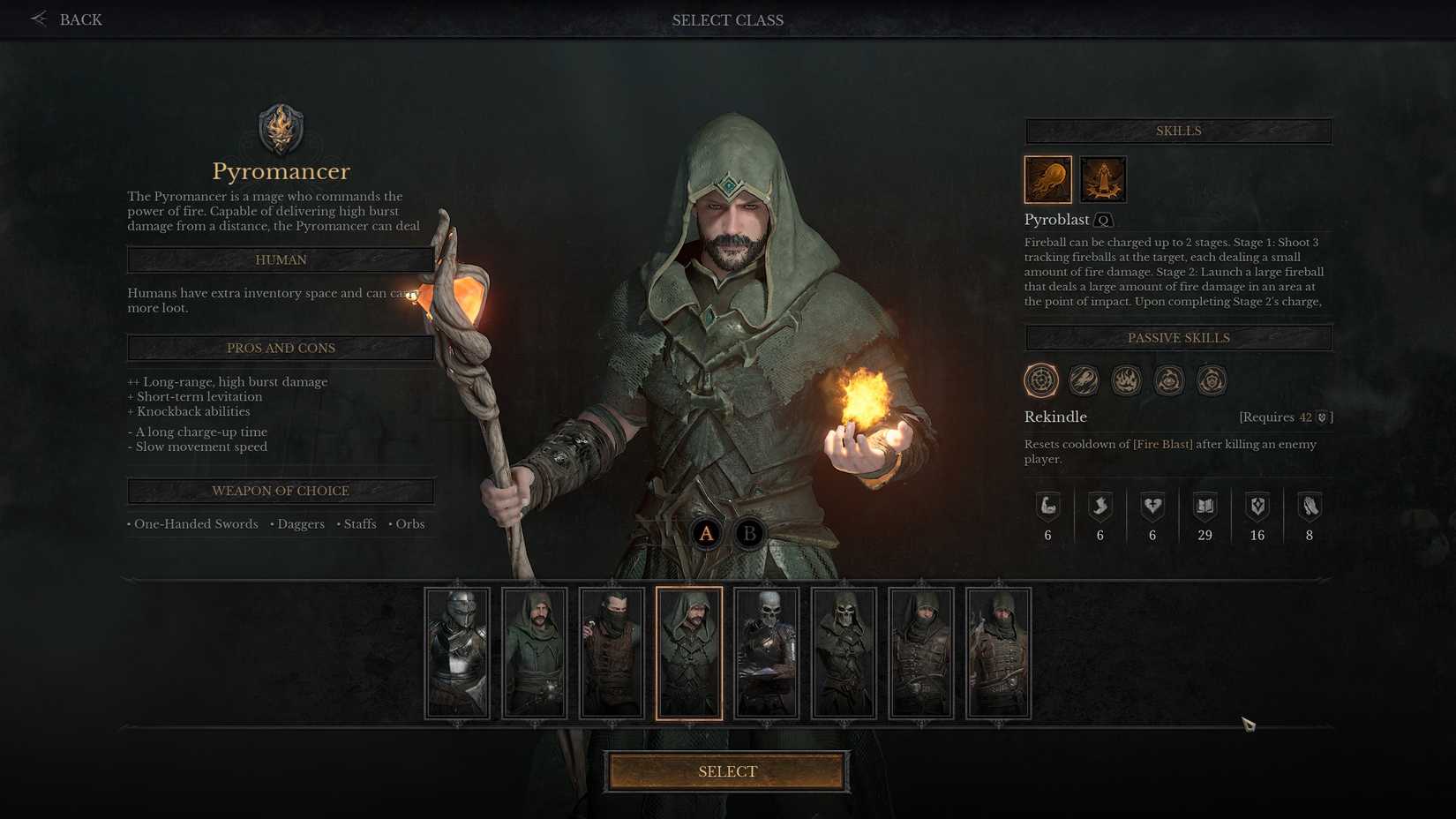Toggle appearance variant A
Image resolution: width=1456 pixels, height=819 pixels.
706,533
